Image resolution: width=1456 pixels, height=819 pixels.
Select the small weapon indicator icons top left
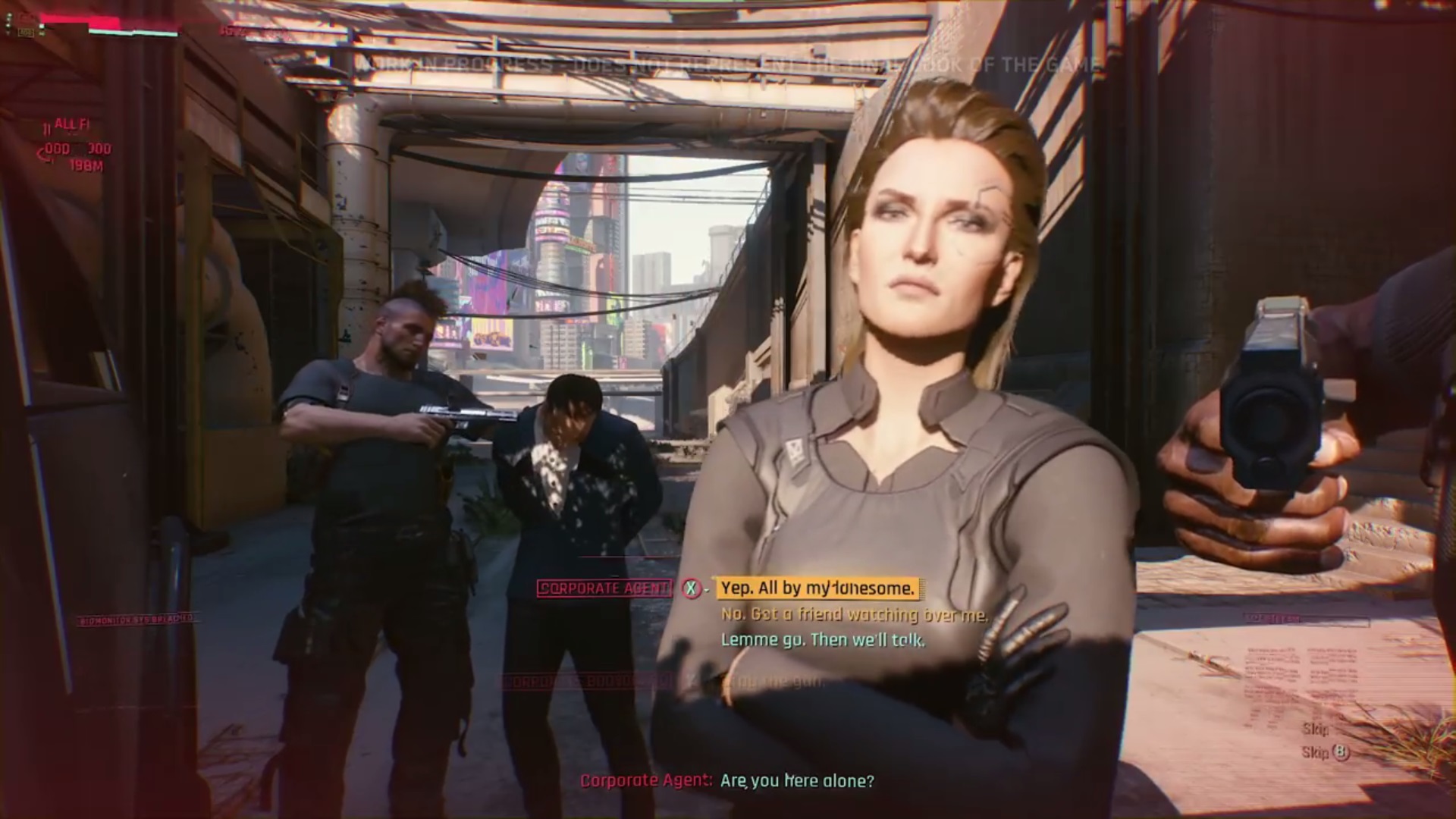[8, 23]
